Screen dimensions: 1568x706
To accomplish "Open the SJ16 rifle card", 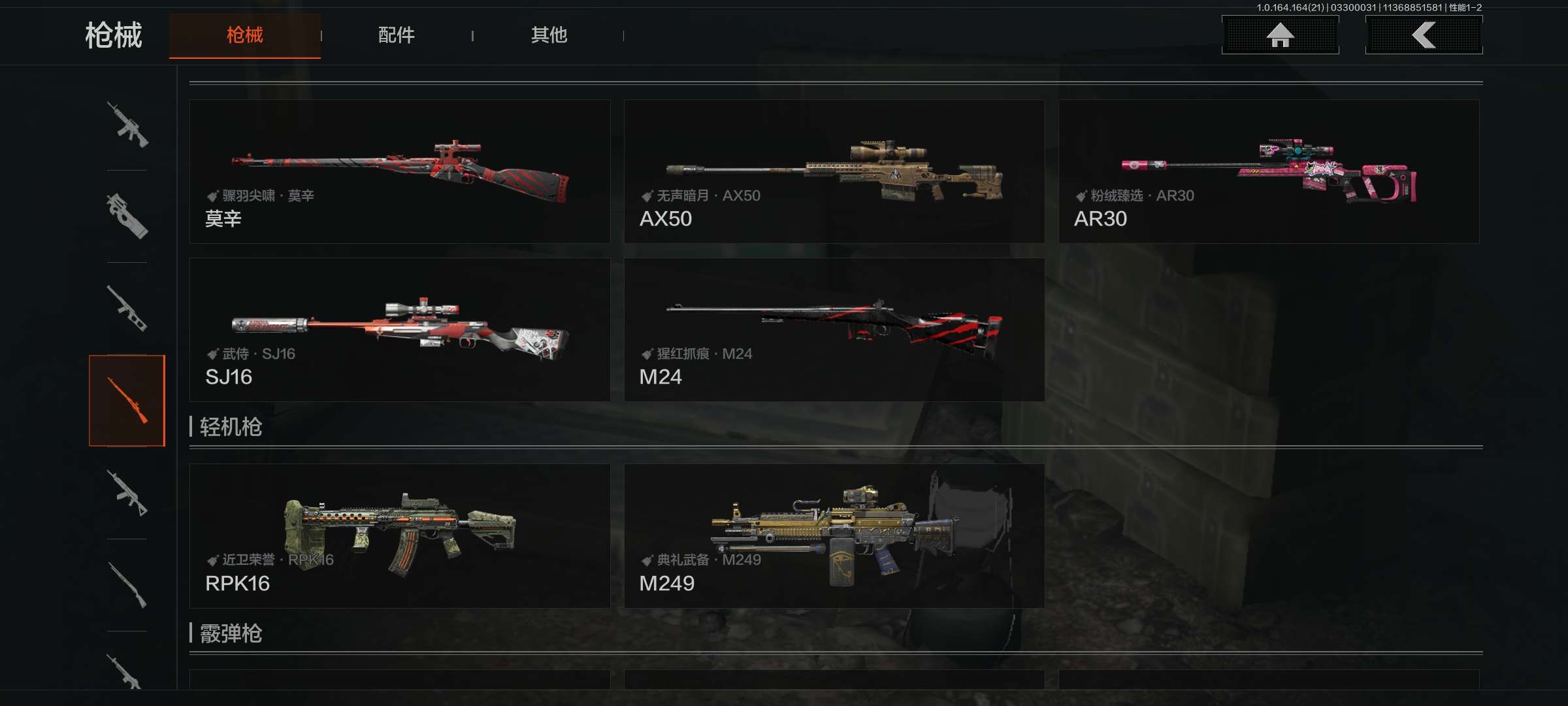I will (x=399, y=329).
